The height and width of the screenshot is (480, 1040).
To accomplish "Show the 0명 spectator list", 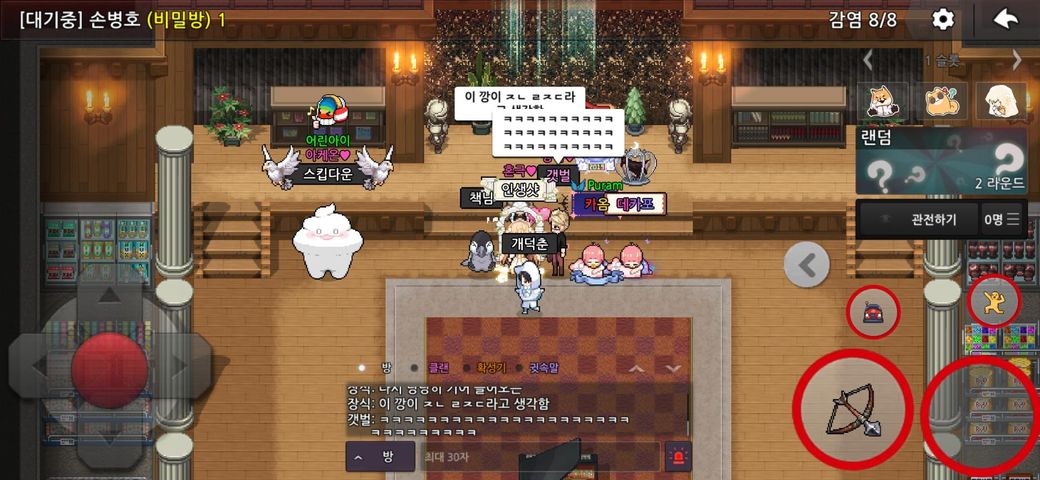I will [1001, 219].
